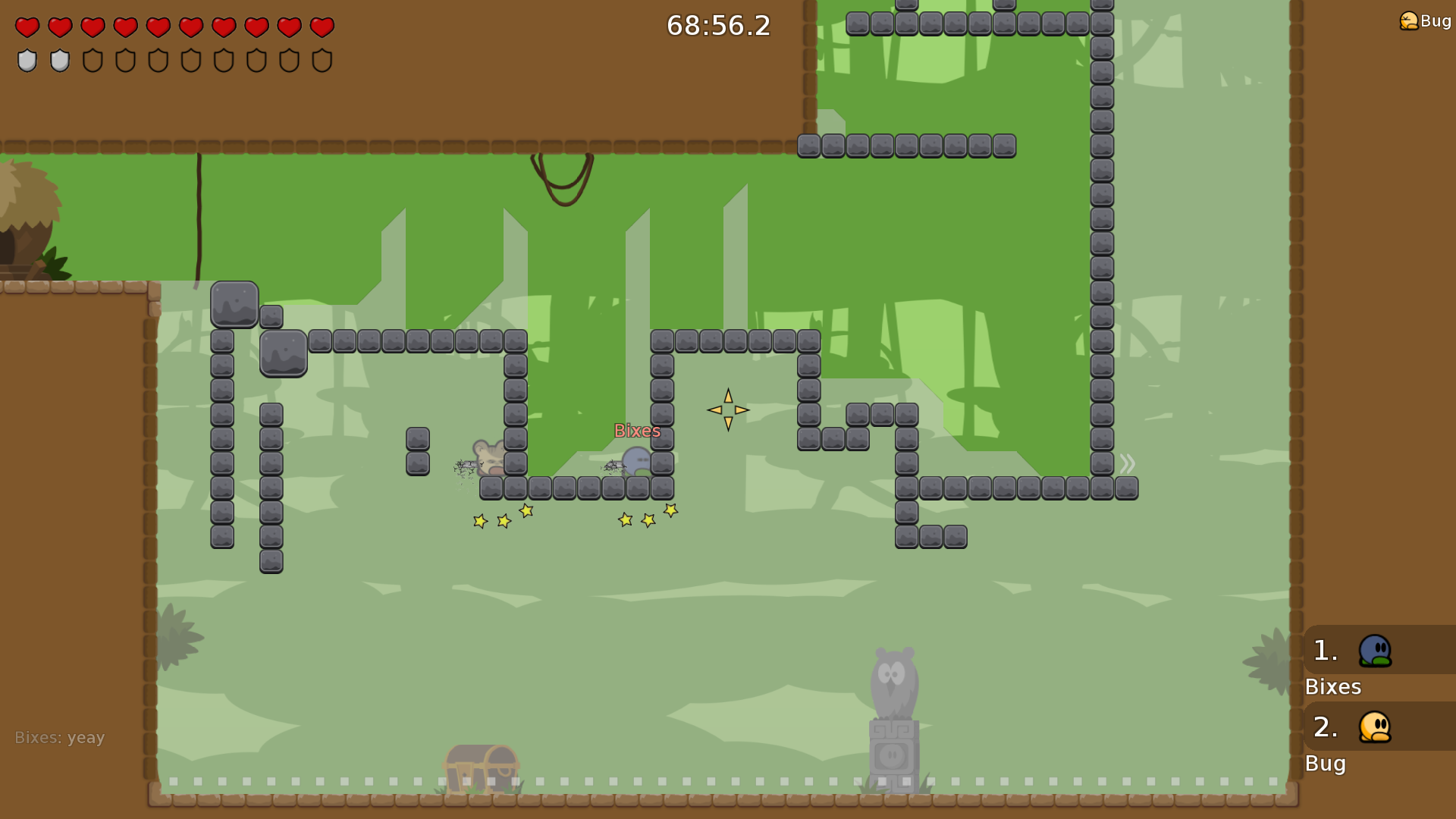Click the round timer showing 68:56.2
The width and height of the screenshot is (1456, 819).
click(717, 26)
